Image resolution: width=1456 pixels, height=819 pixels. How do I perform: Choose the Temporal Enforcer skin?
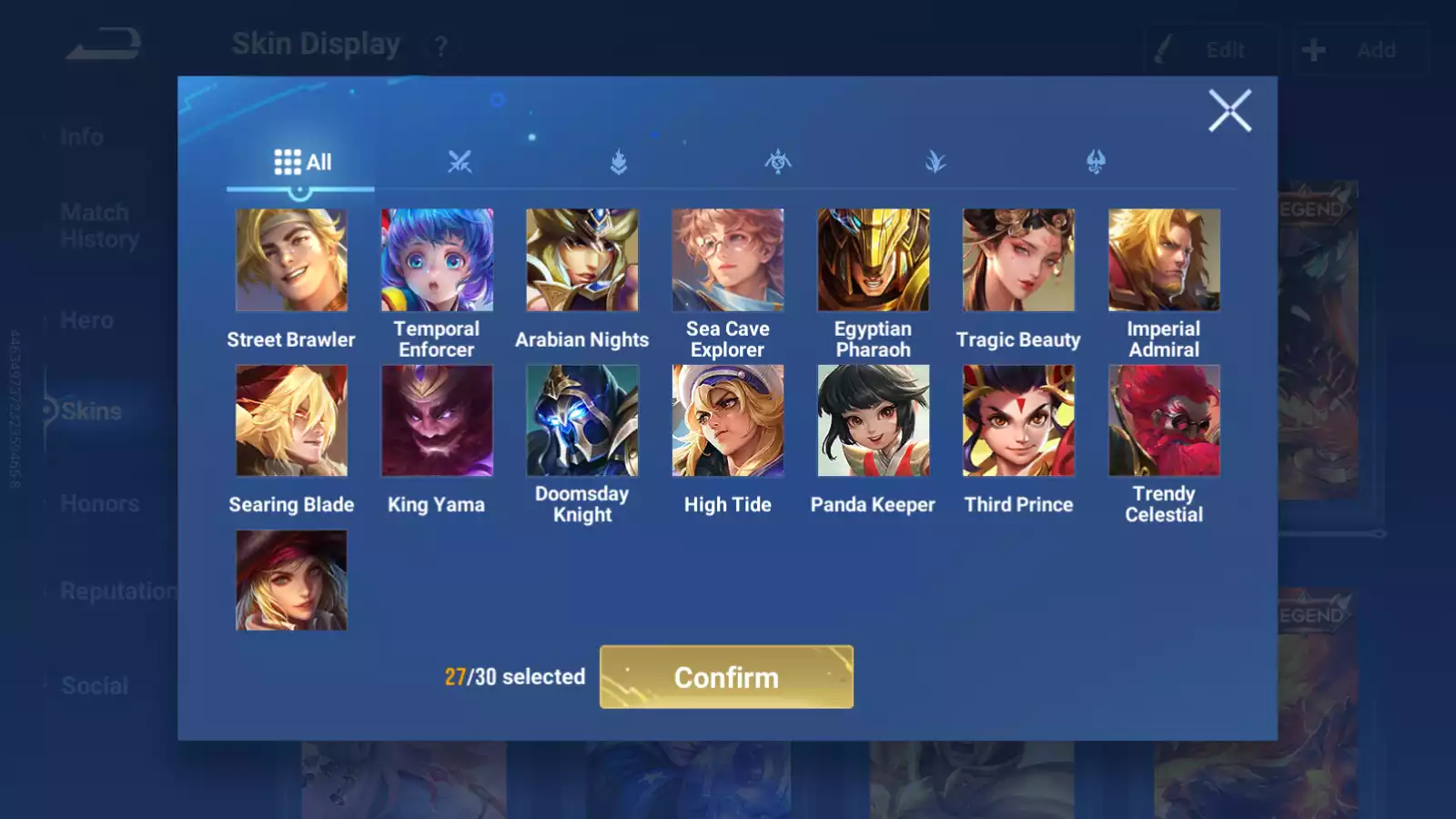437,260
